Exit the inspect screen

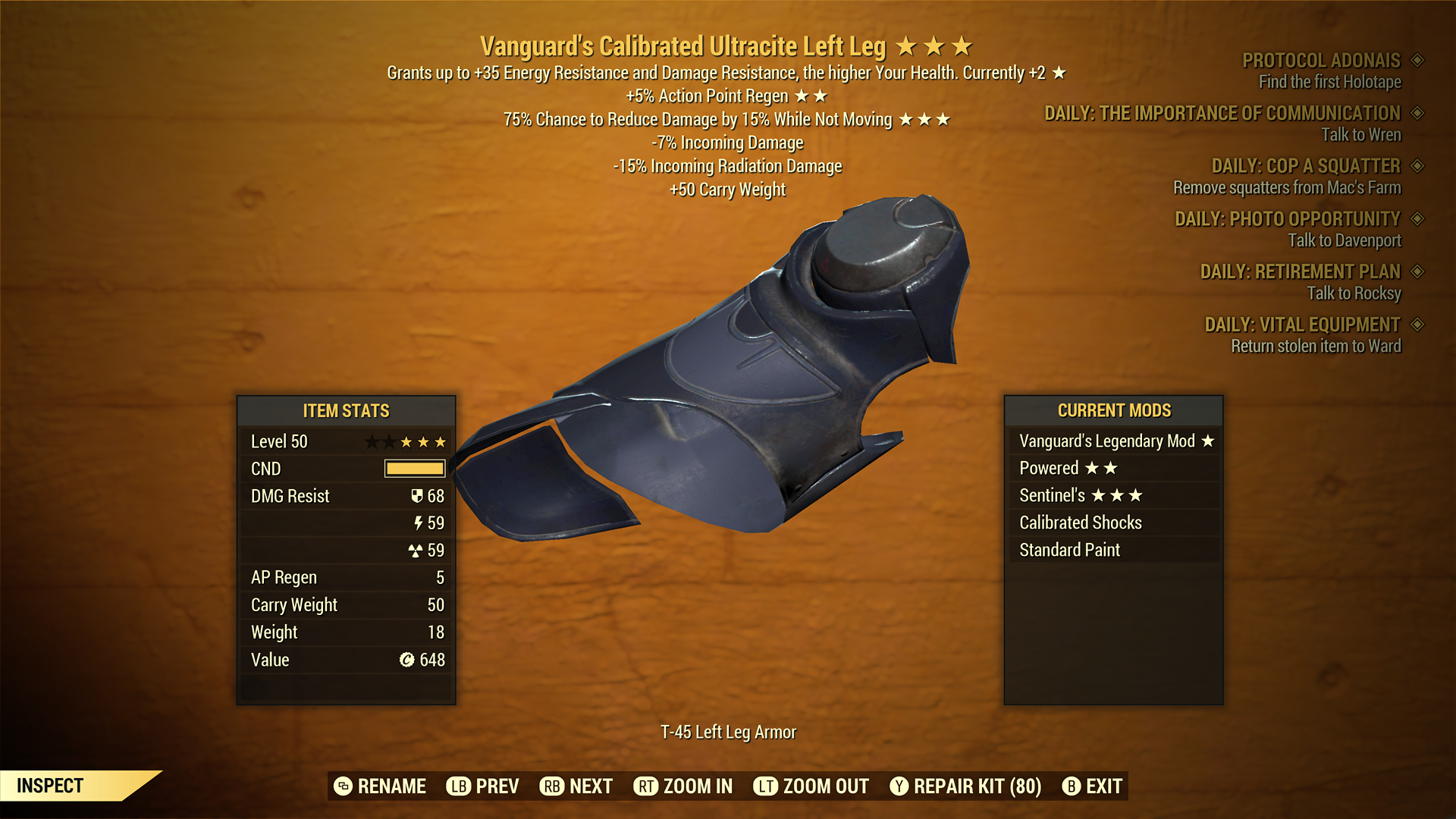pyautogui.click(x=1092, y=786)
